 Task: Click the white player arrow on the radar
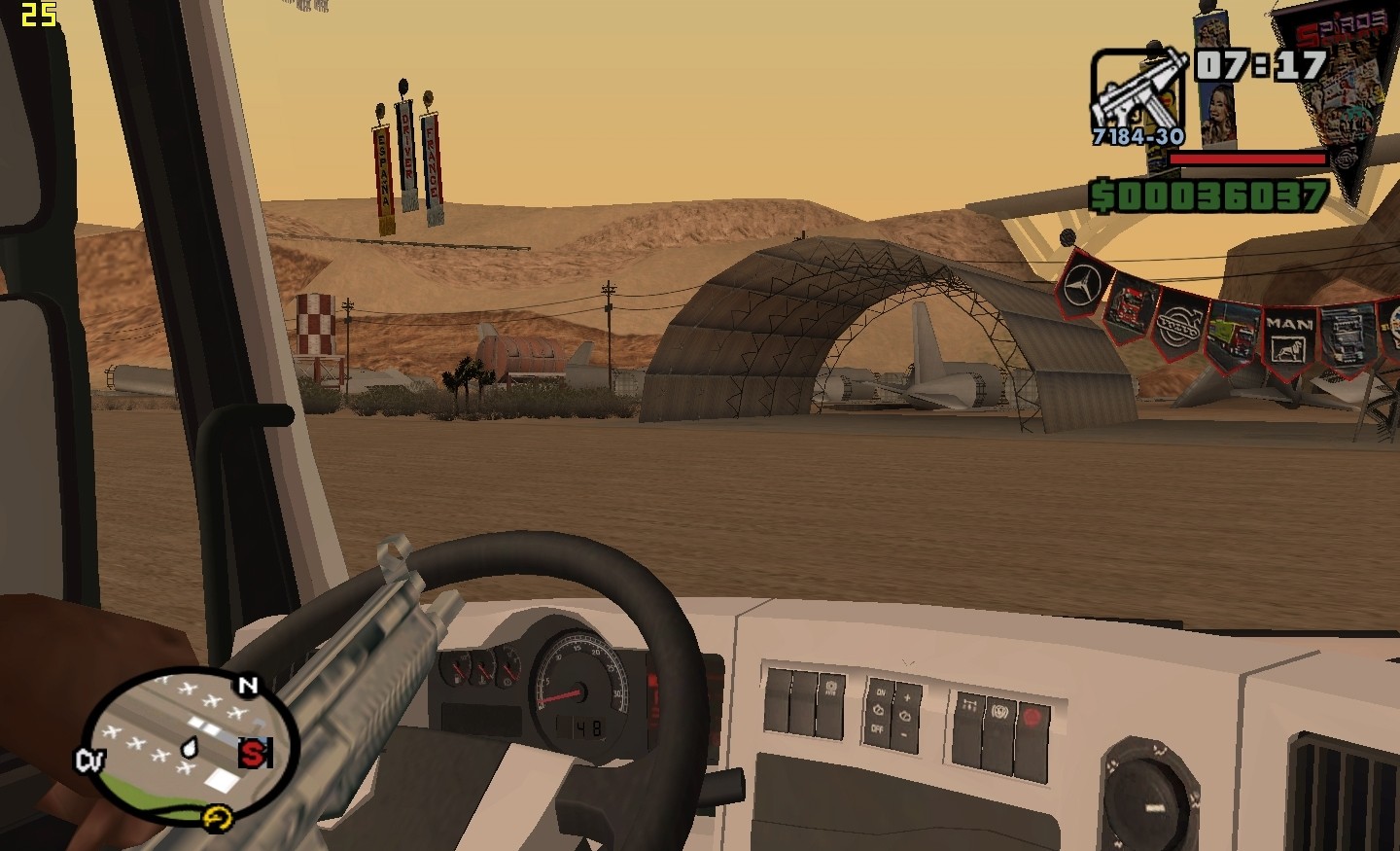tap(190, 748)
